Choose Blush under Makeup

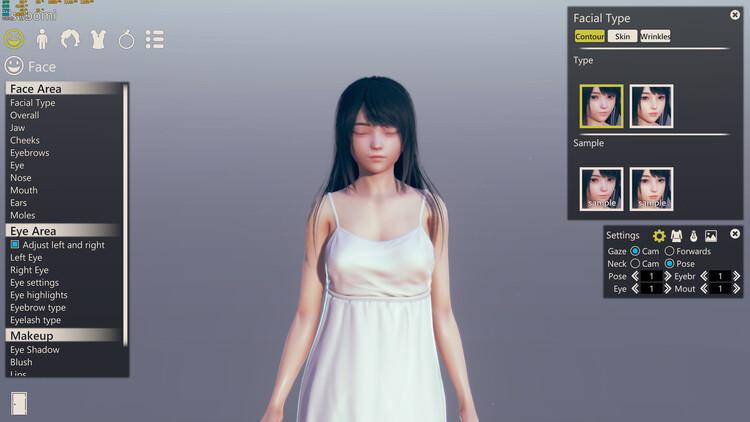tap(21, 362)
